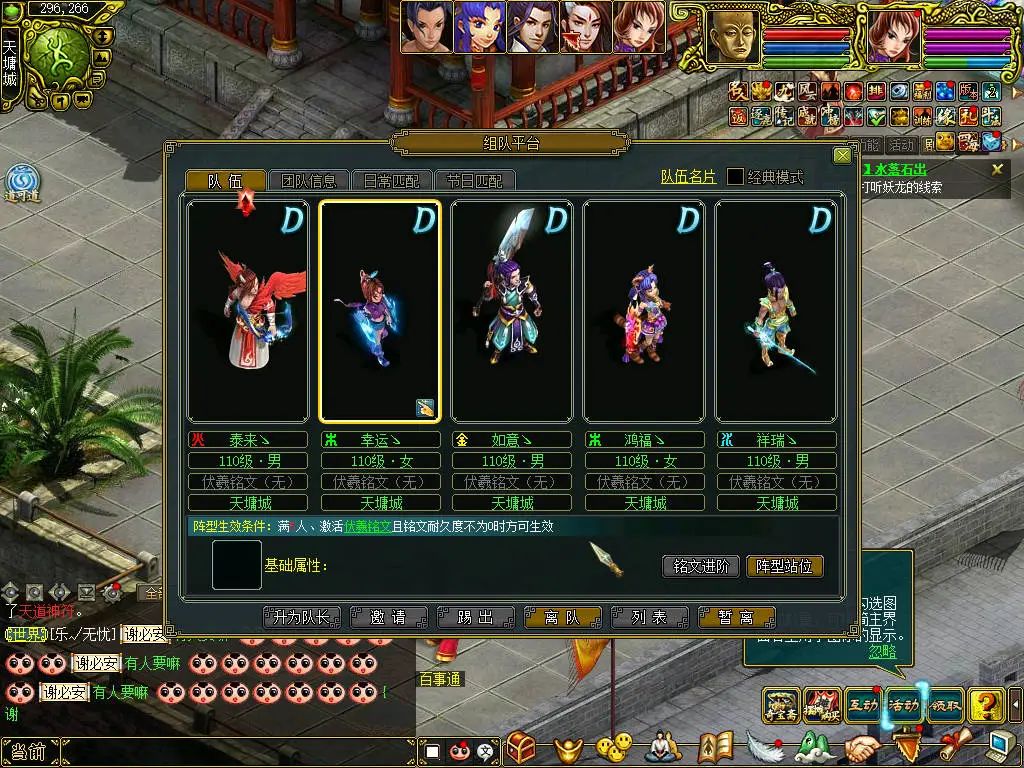Open the 日常匹配 tab
The image size is (1024, 768).
point(392,181)
